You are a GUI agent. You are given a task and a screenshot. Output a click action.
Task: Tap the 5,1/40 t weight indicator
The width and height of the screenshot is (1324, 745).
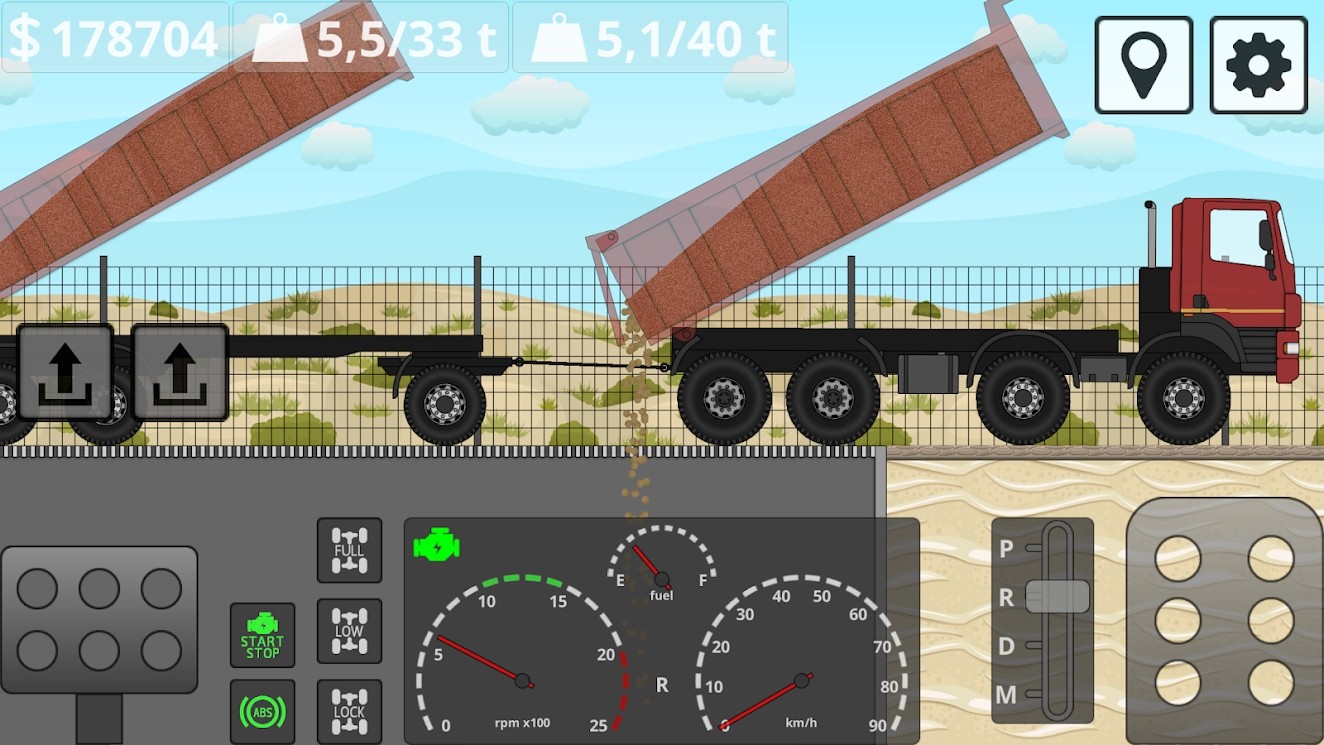[650, 40]
